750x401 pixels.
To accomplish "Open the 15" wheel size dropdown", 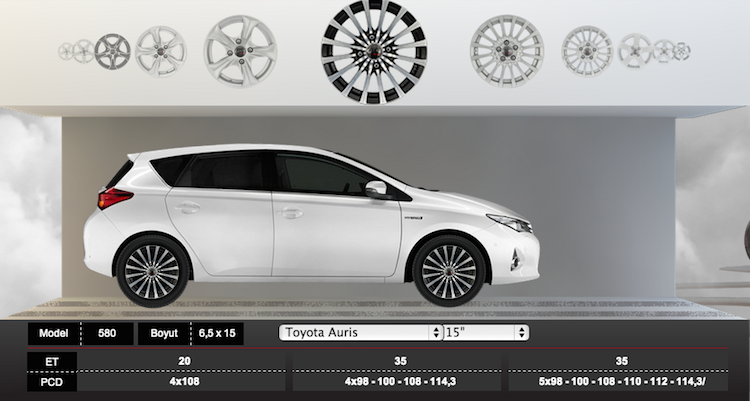I will [486, 332].
